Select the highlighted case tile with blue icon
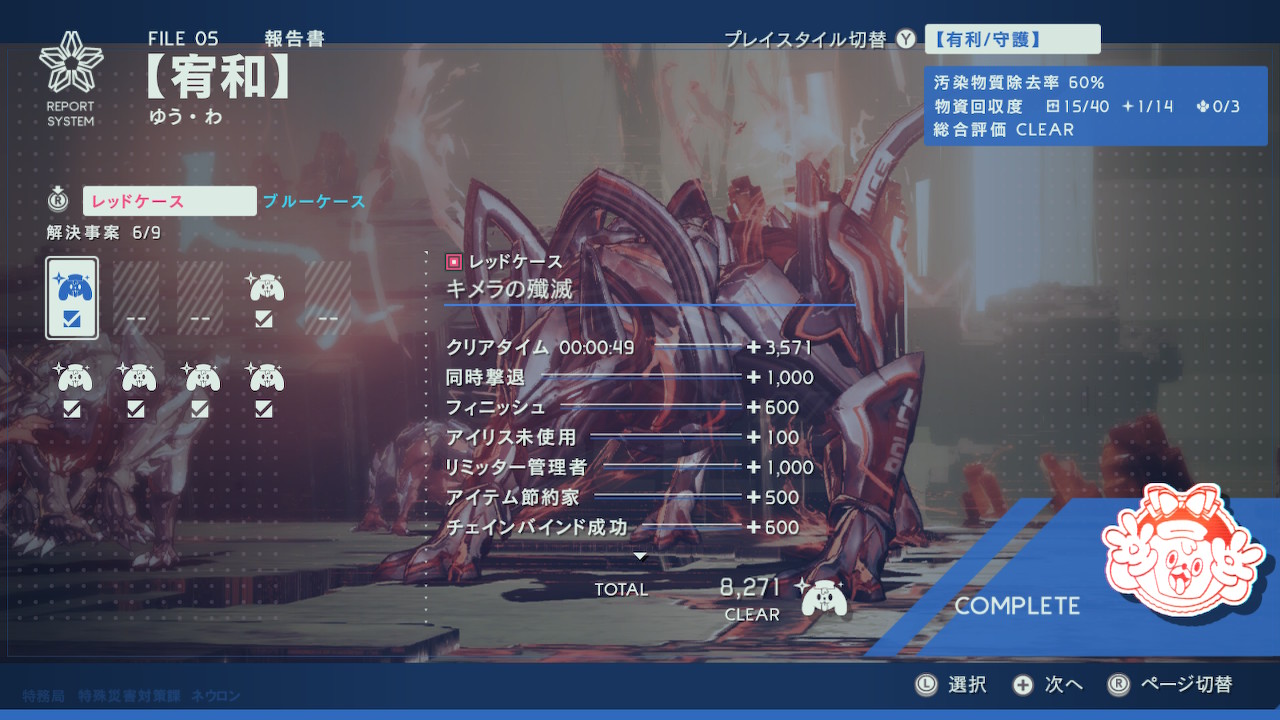 (x=72, y=298)
